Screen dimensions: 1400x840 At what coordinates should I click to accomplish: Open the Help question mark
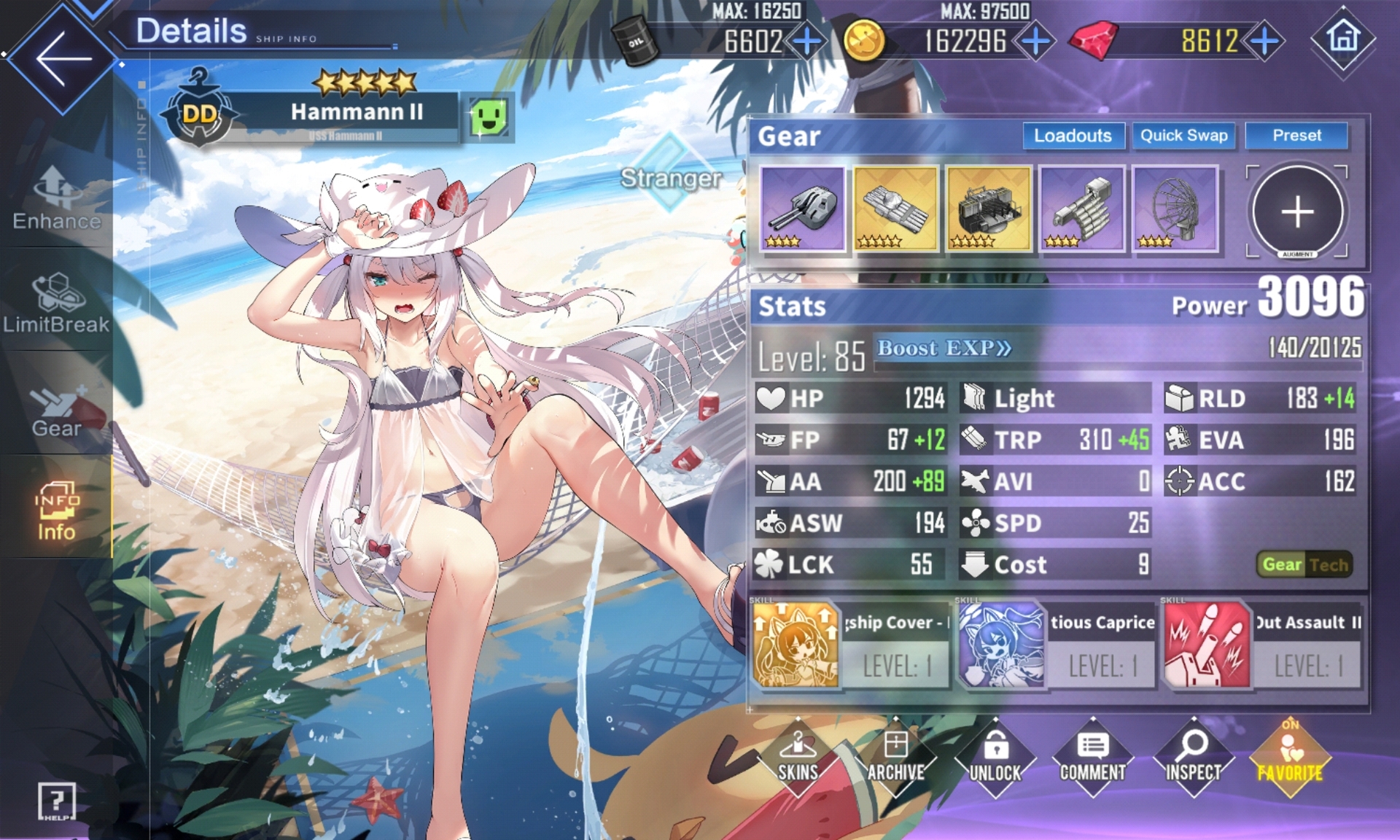click(x=56, y=801)
